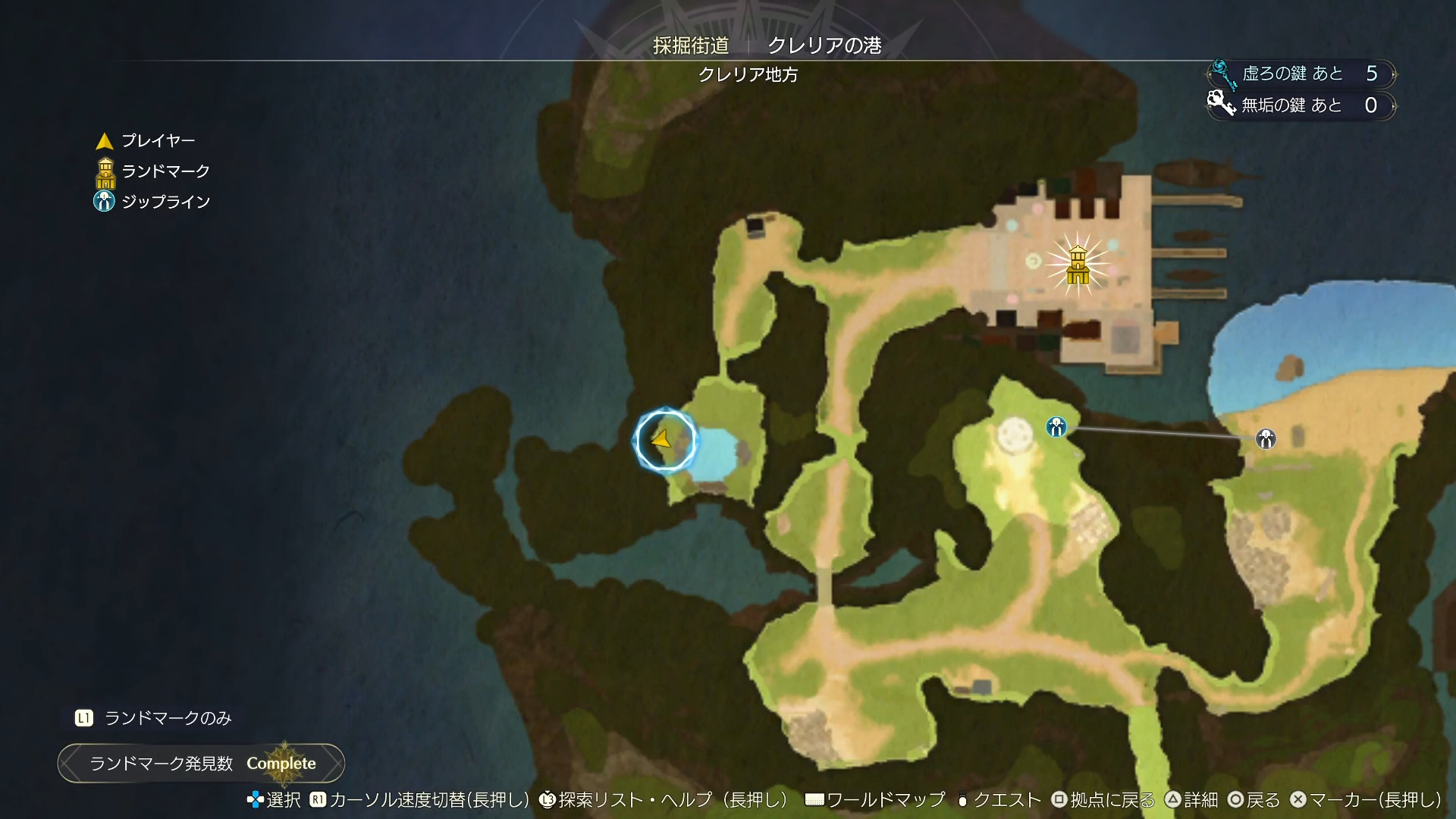Click the golden landmark marker on the port

(x=1078, y=265)
